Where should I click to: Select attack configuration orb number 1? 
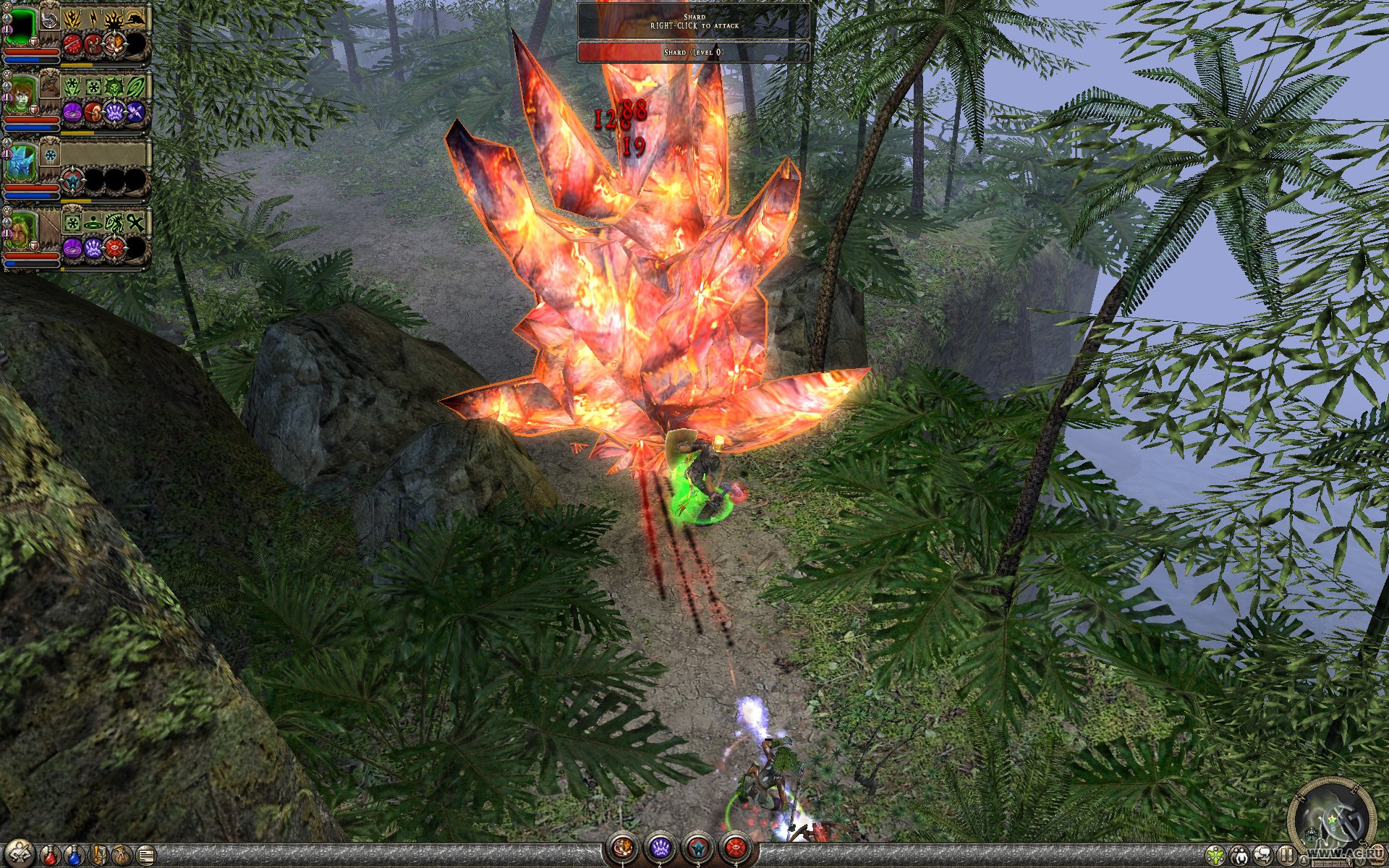pyautogui.click(x=622, y=848)
